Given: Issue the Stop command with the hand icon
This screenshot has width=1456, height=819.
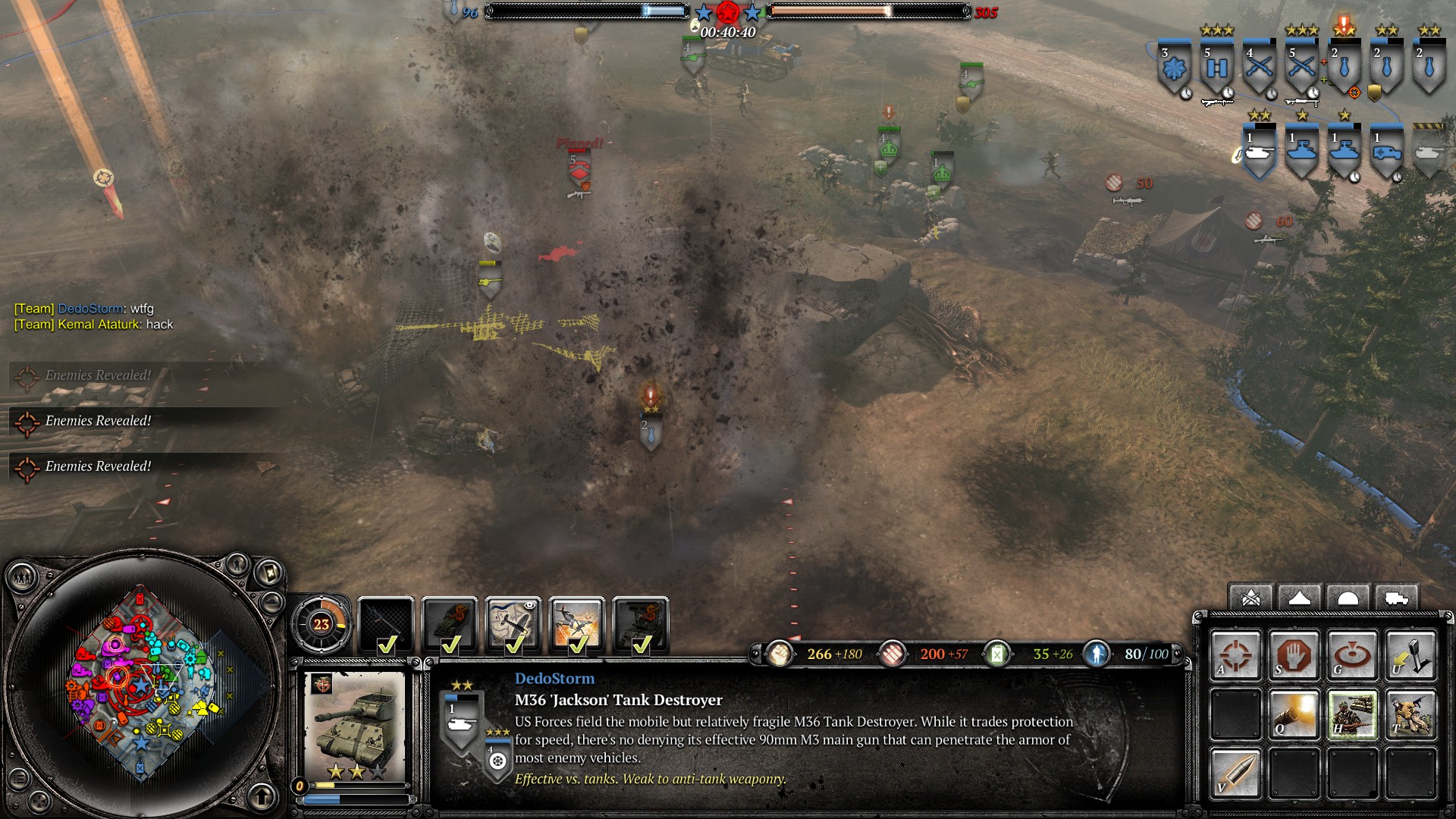Looking at the screenshot, I should 1294,654.
